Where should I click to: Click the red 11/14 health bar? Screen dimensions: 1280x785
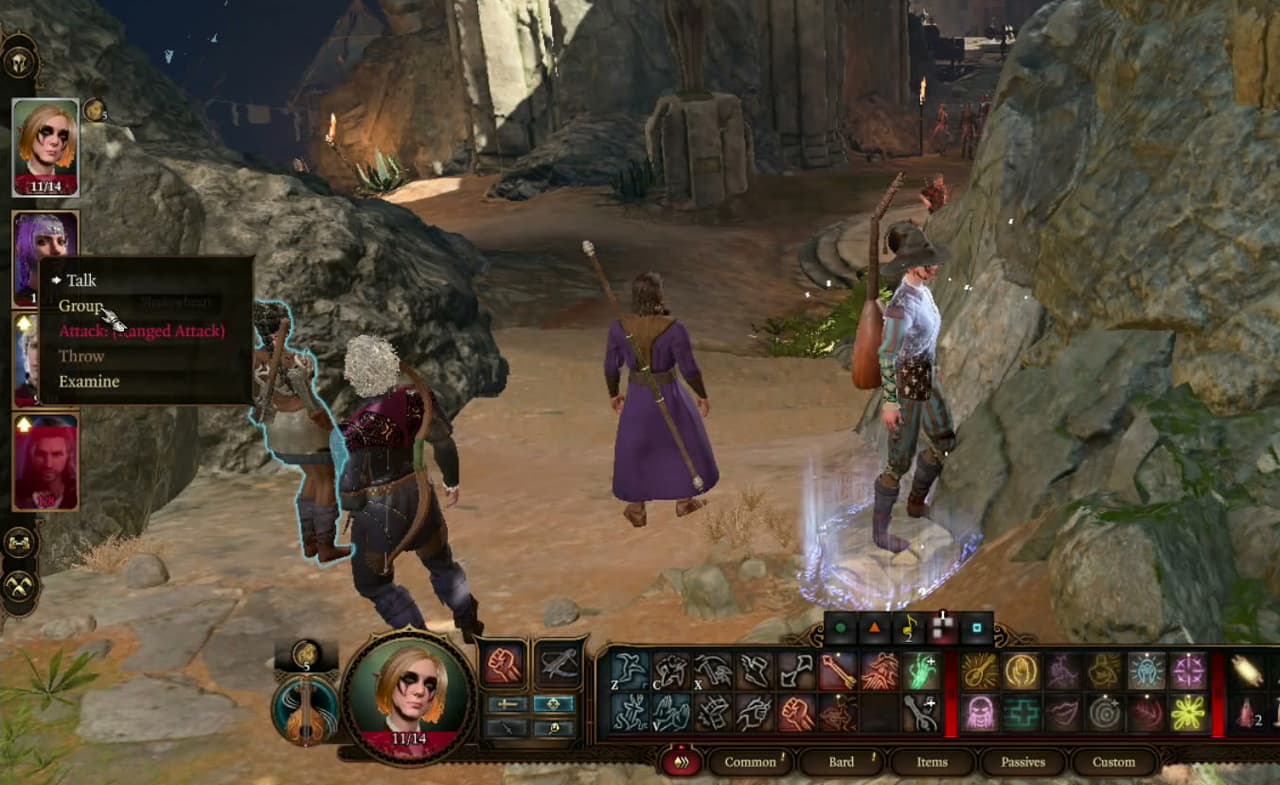47,184
